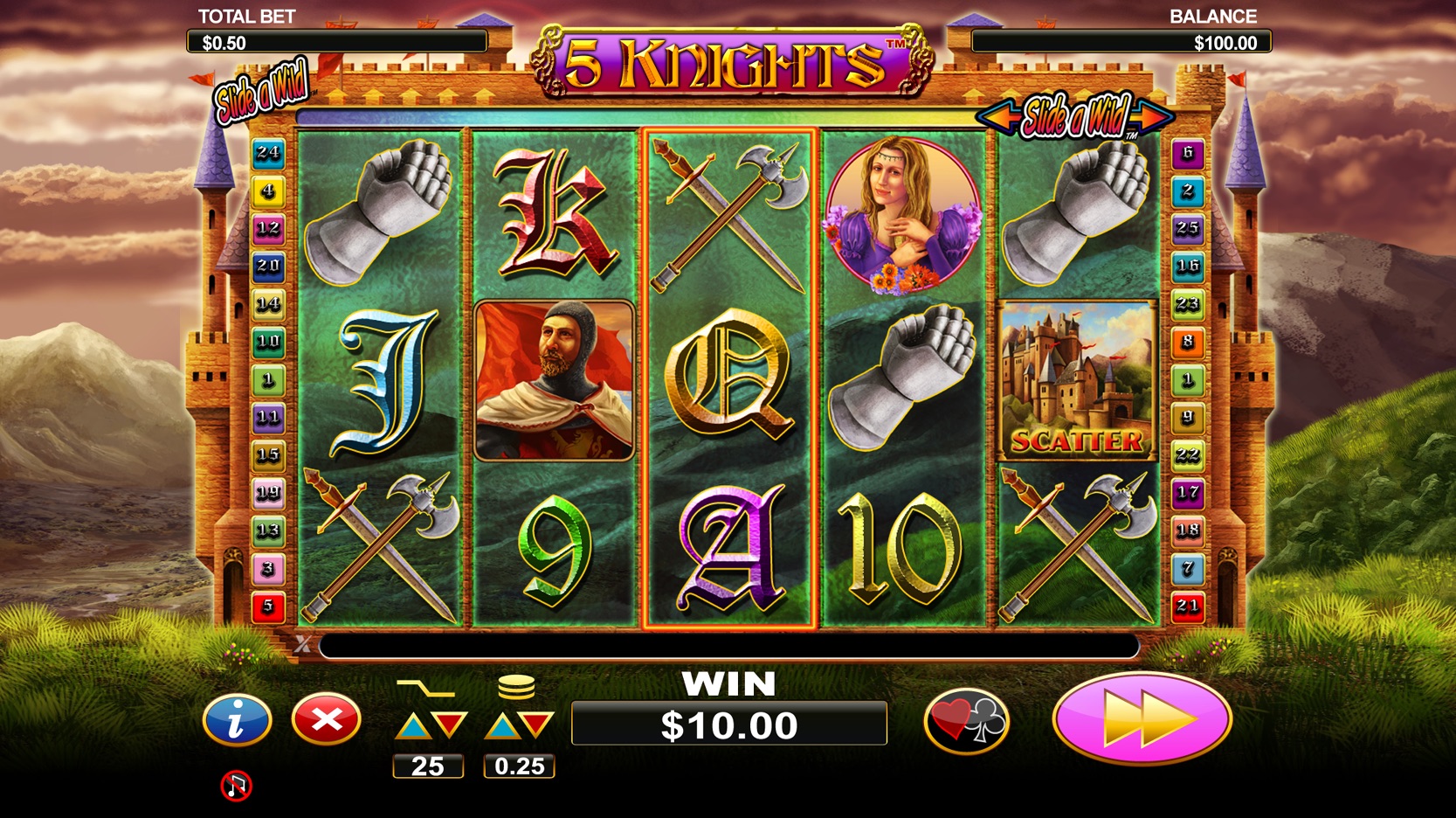
Task: Select payline marker number 24
Action: (268, 153)
